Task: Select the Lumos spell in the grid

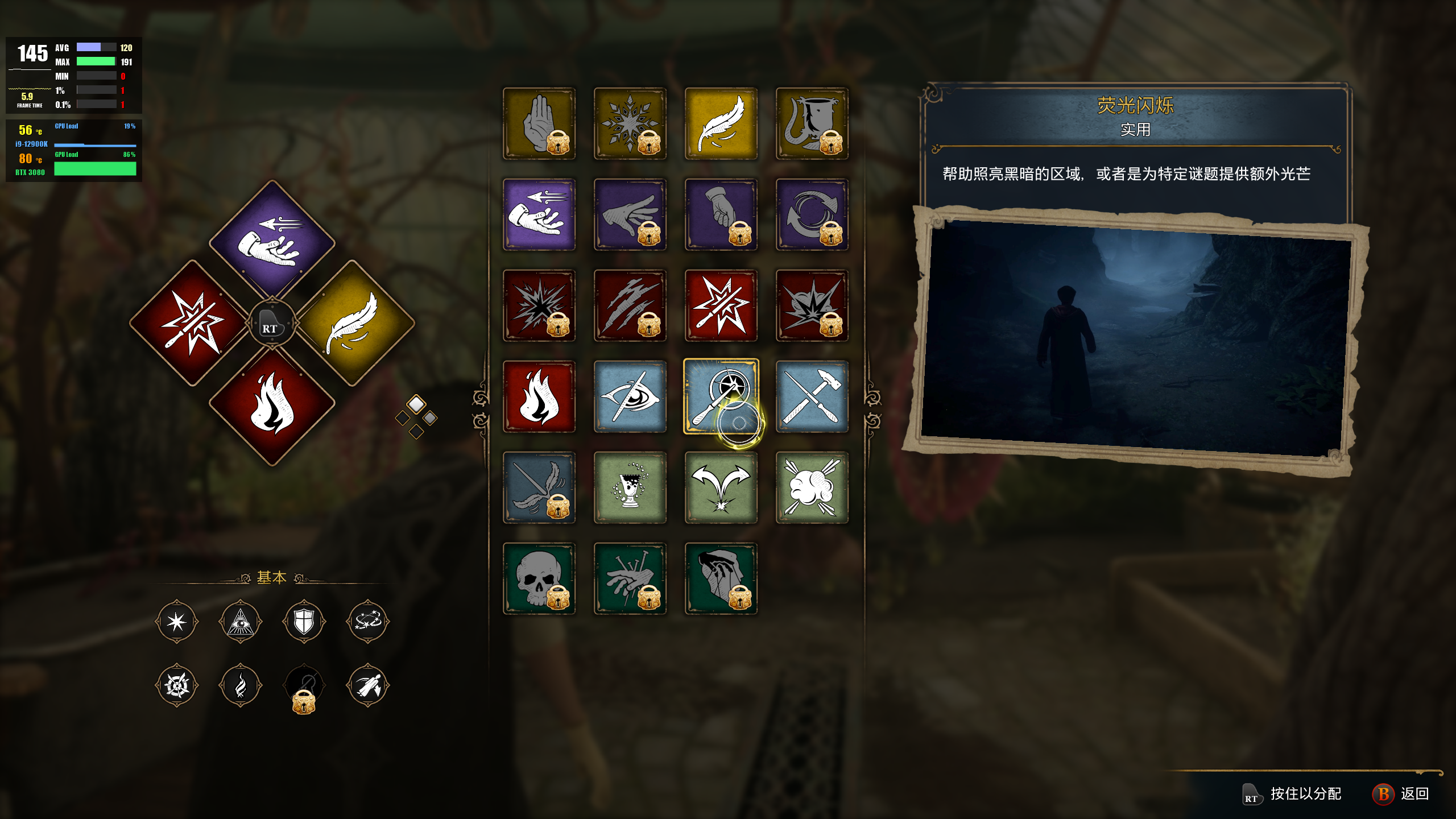Action: (x=721, y=398)
